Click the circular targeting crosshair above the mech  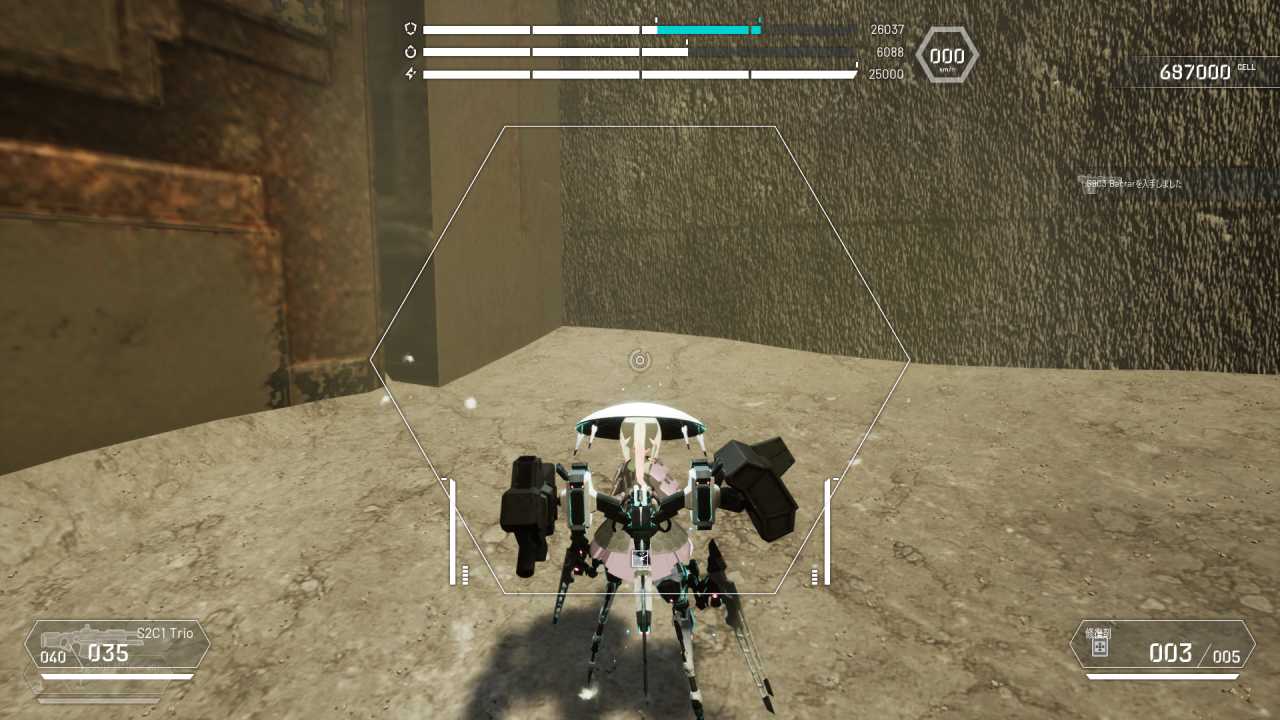click(x=641, y=361)
